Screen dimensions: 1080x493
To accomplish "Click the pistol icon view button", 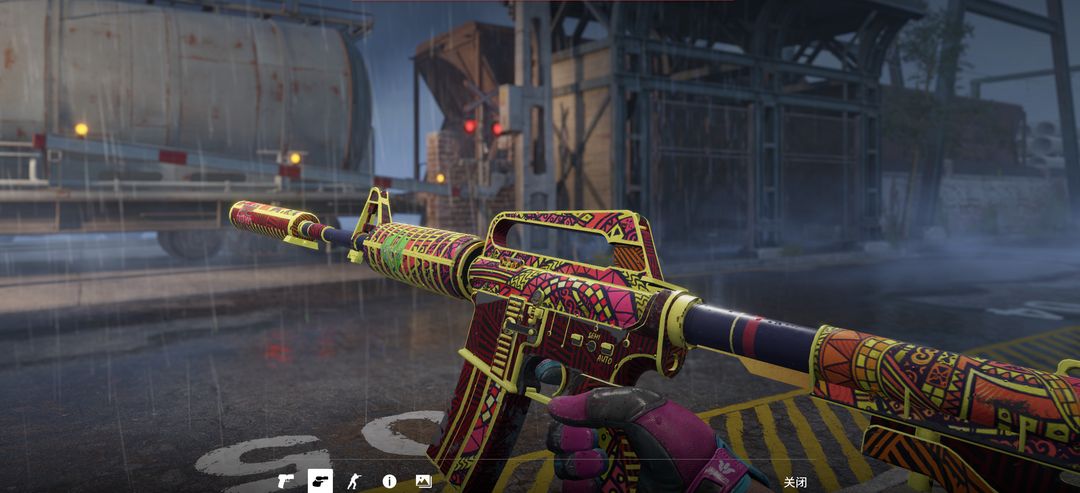I will tap(286, 481).
